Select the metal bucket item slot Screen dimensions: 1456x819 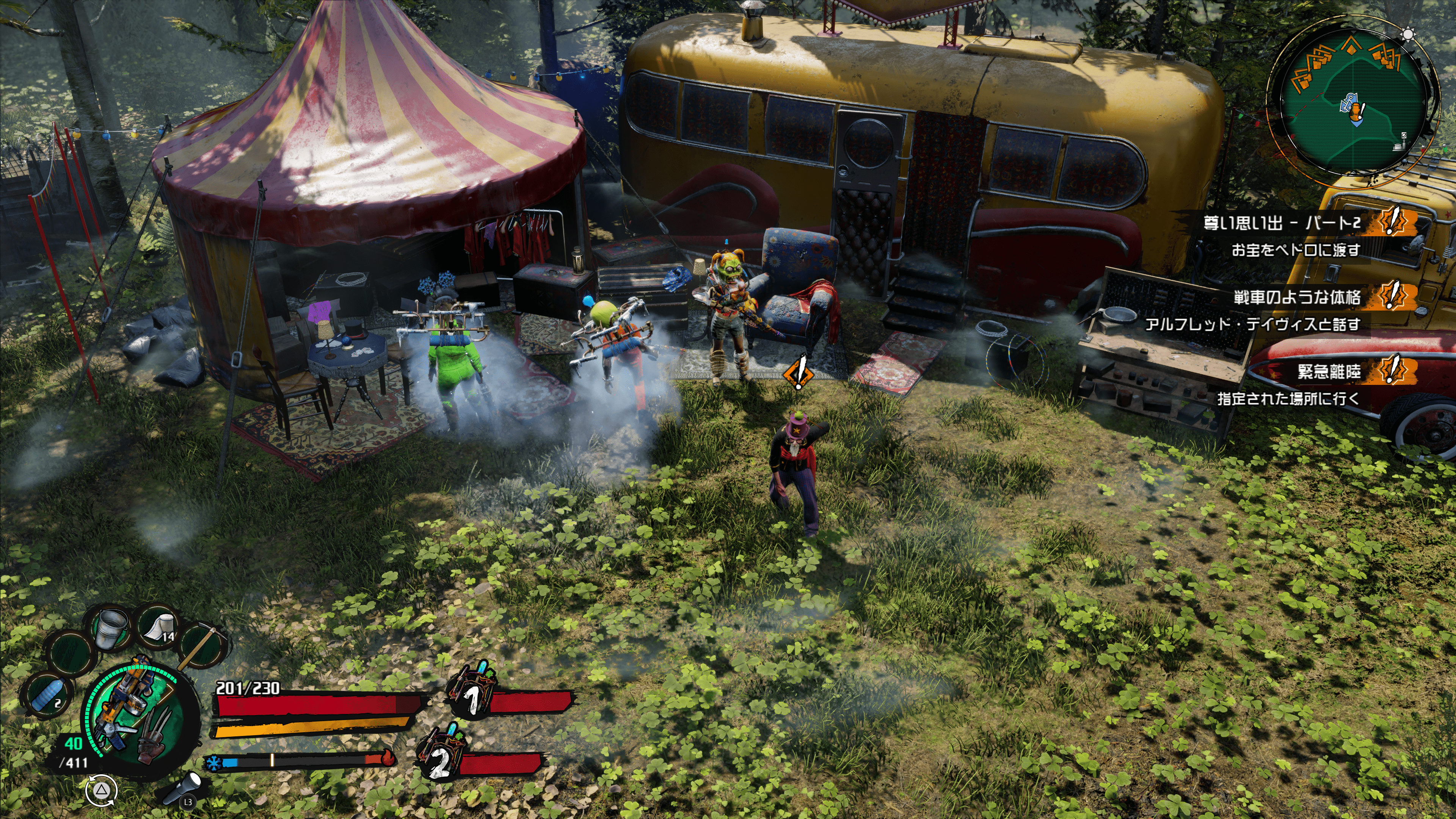(113, 628)
